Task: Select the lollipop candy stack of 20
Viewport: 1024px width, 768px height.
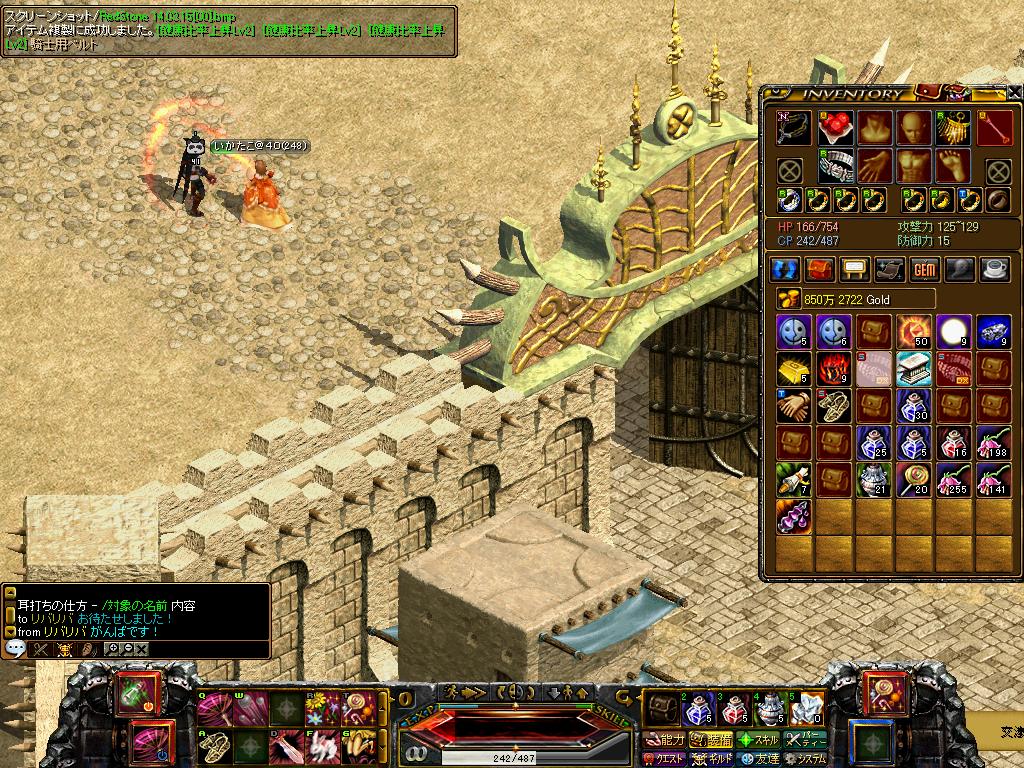Action: point(914,479)
